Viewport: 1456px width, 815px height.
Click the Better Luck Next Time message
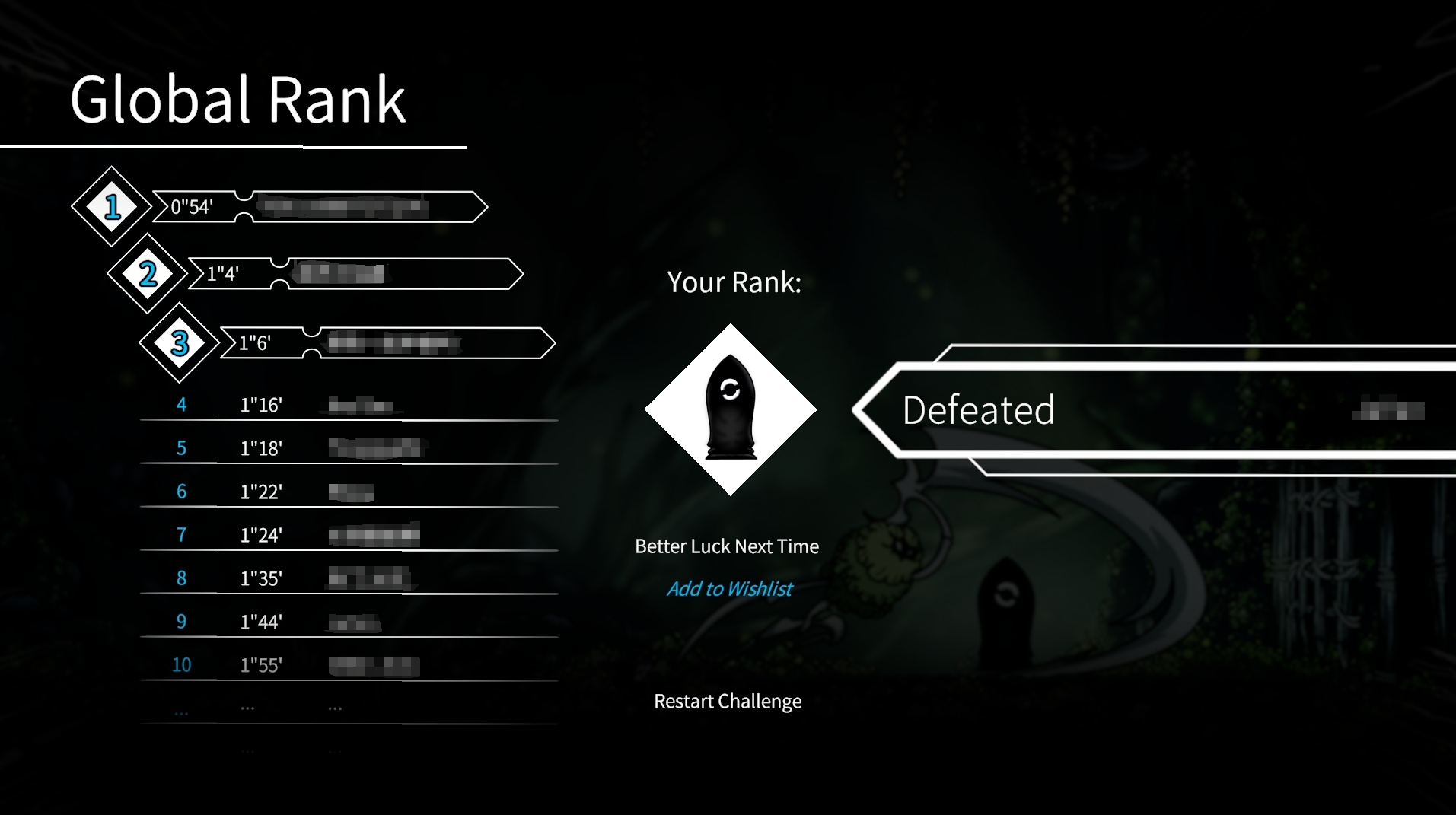pyautogui.click(x=726, y=546)
